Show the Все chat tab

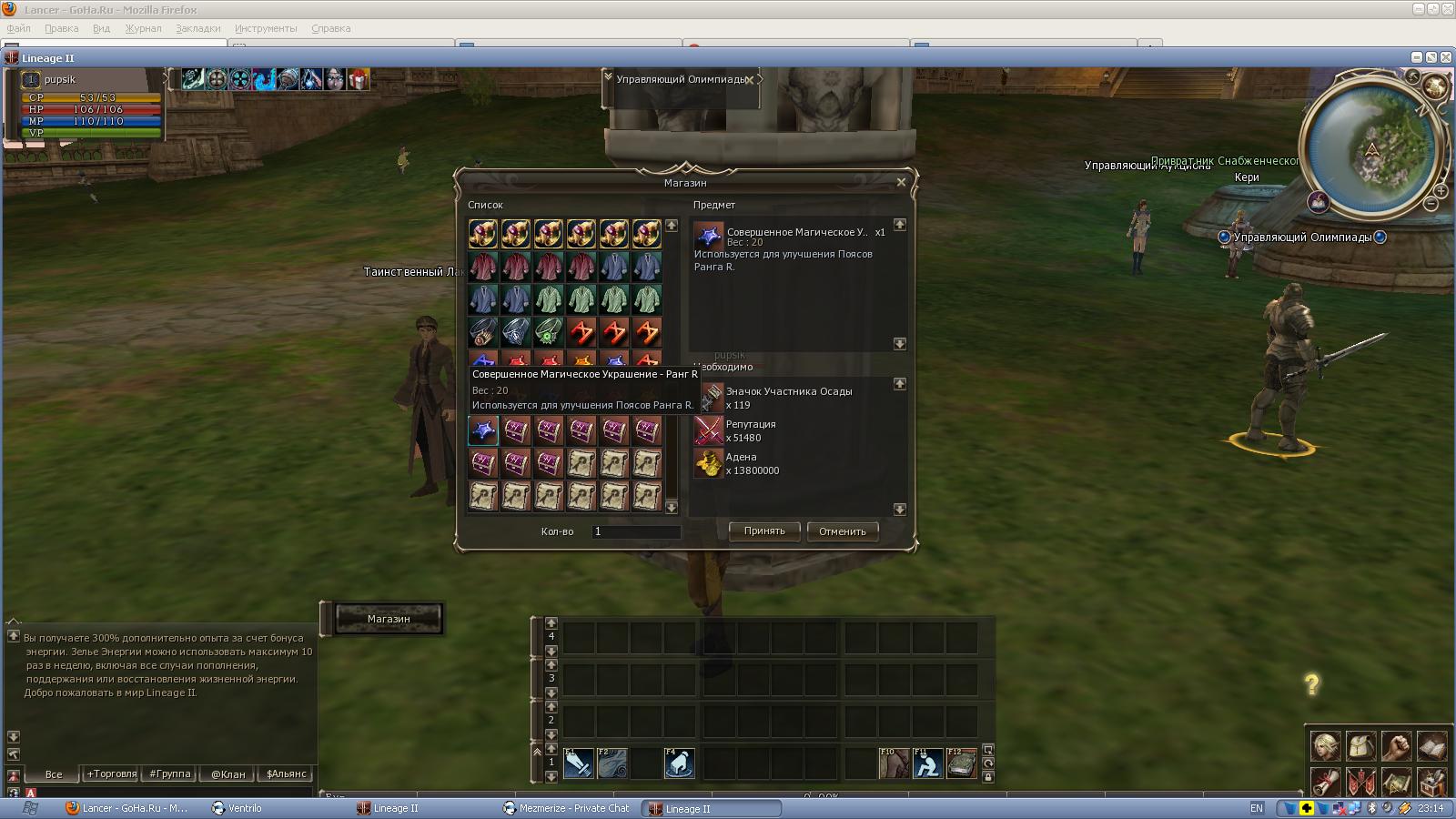coord(54,774)
